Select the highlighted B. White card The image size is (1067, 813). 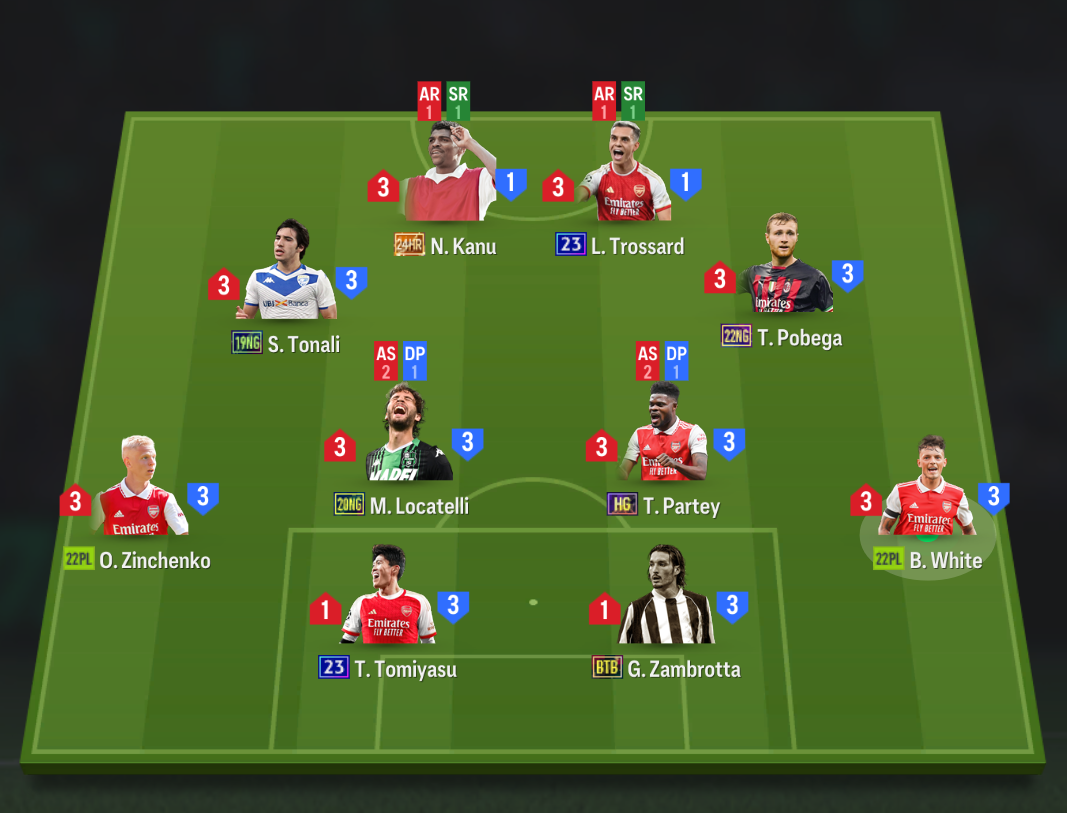click(928, 495)
